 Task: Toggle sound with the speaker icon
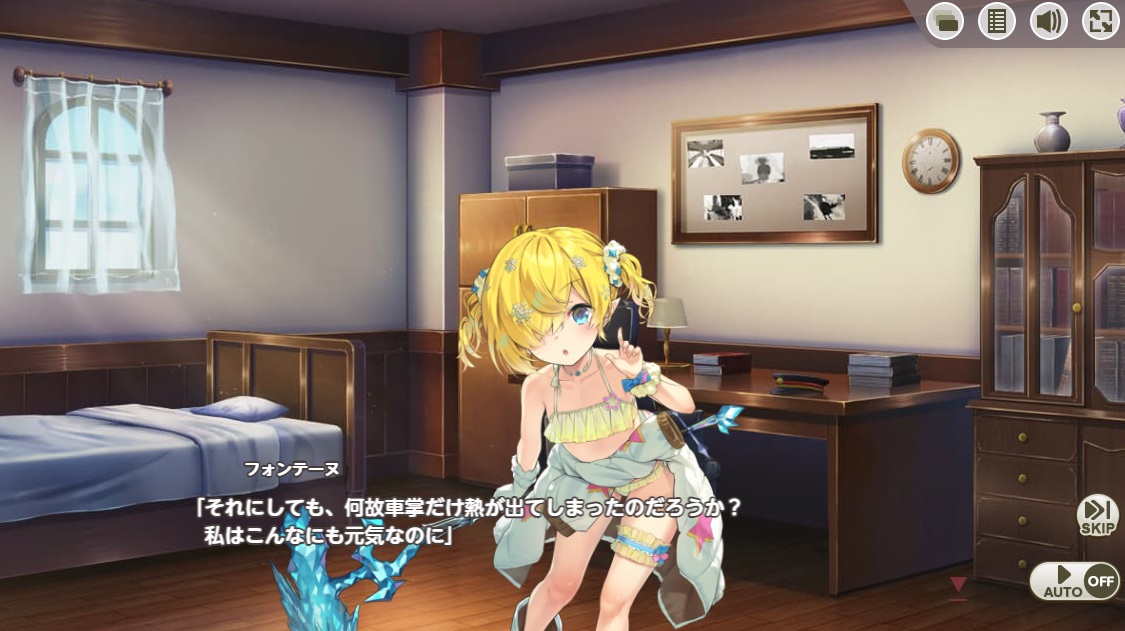[x=1049, y=21]
